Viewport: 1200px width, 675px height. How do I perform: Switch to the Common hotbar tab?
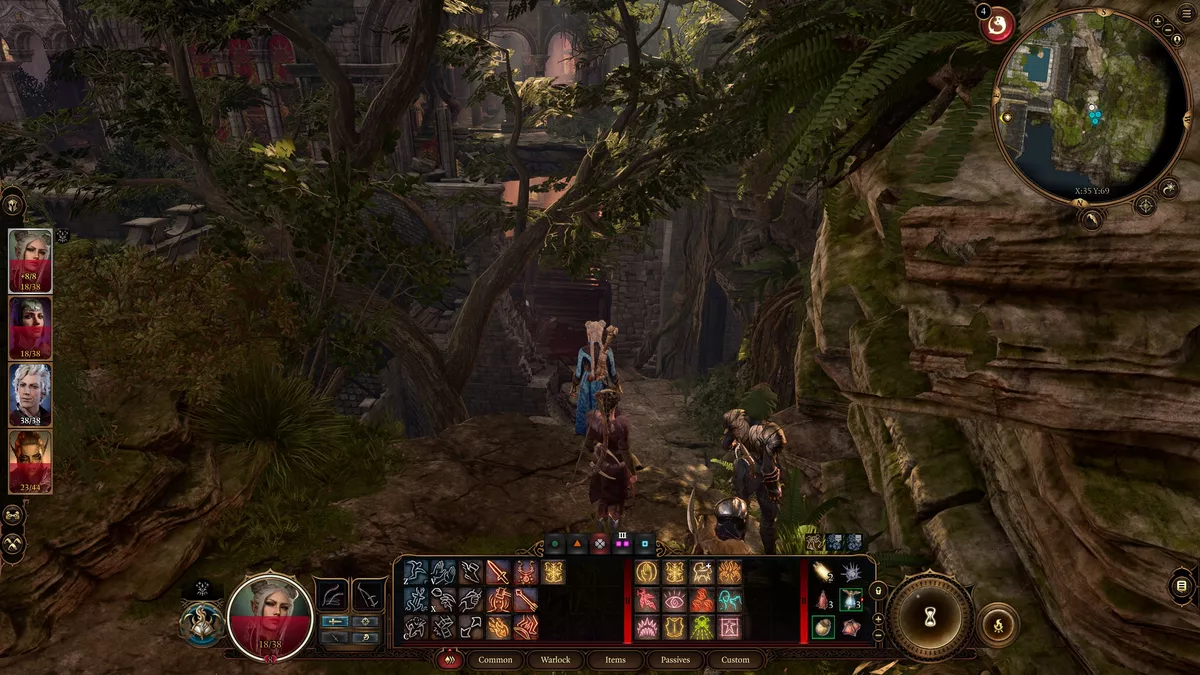coord(495,660)
